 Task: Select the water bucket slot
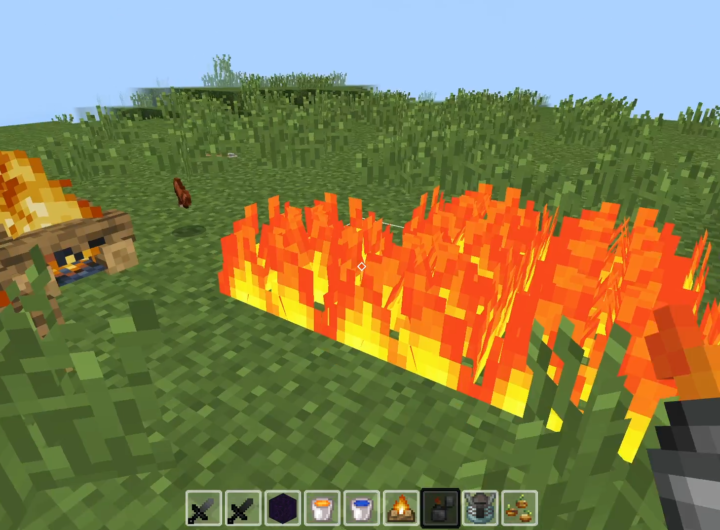coord(361,509)
